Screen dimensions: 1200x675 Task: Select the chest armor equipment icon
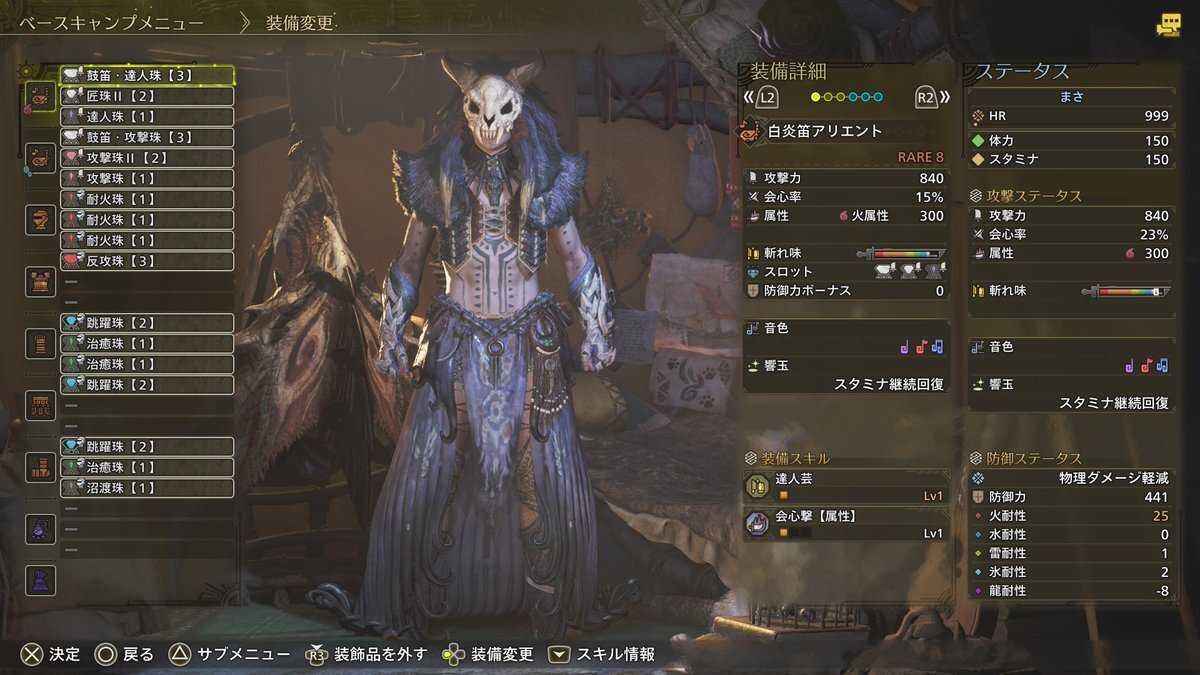(40, 281)
